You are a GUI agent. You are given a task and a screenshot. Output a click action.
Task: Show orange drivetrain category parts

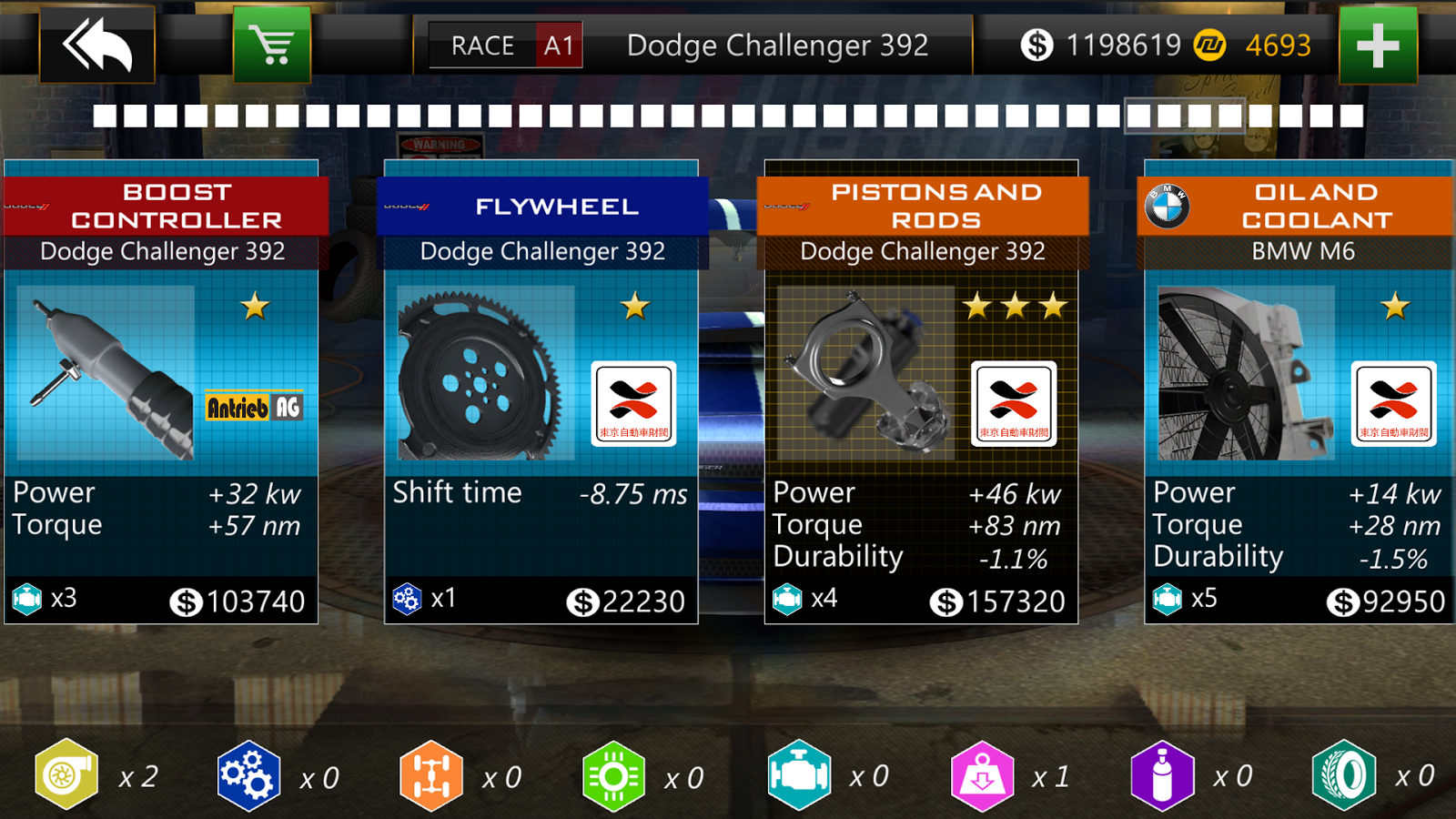tap(431, 775)
